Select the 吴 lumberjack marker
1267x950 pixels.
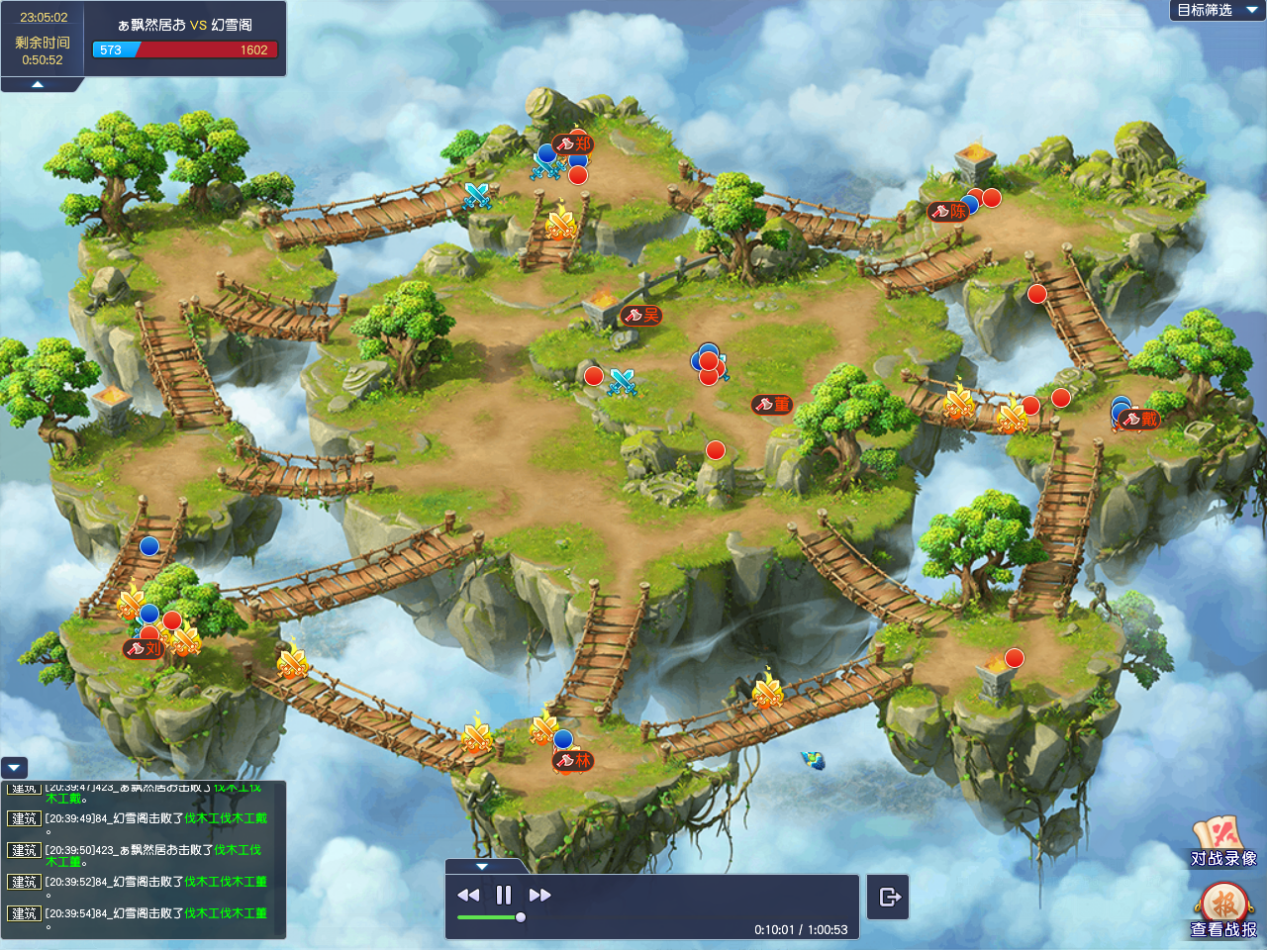pos(641,315)
